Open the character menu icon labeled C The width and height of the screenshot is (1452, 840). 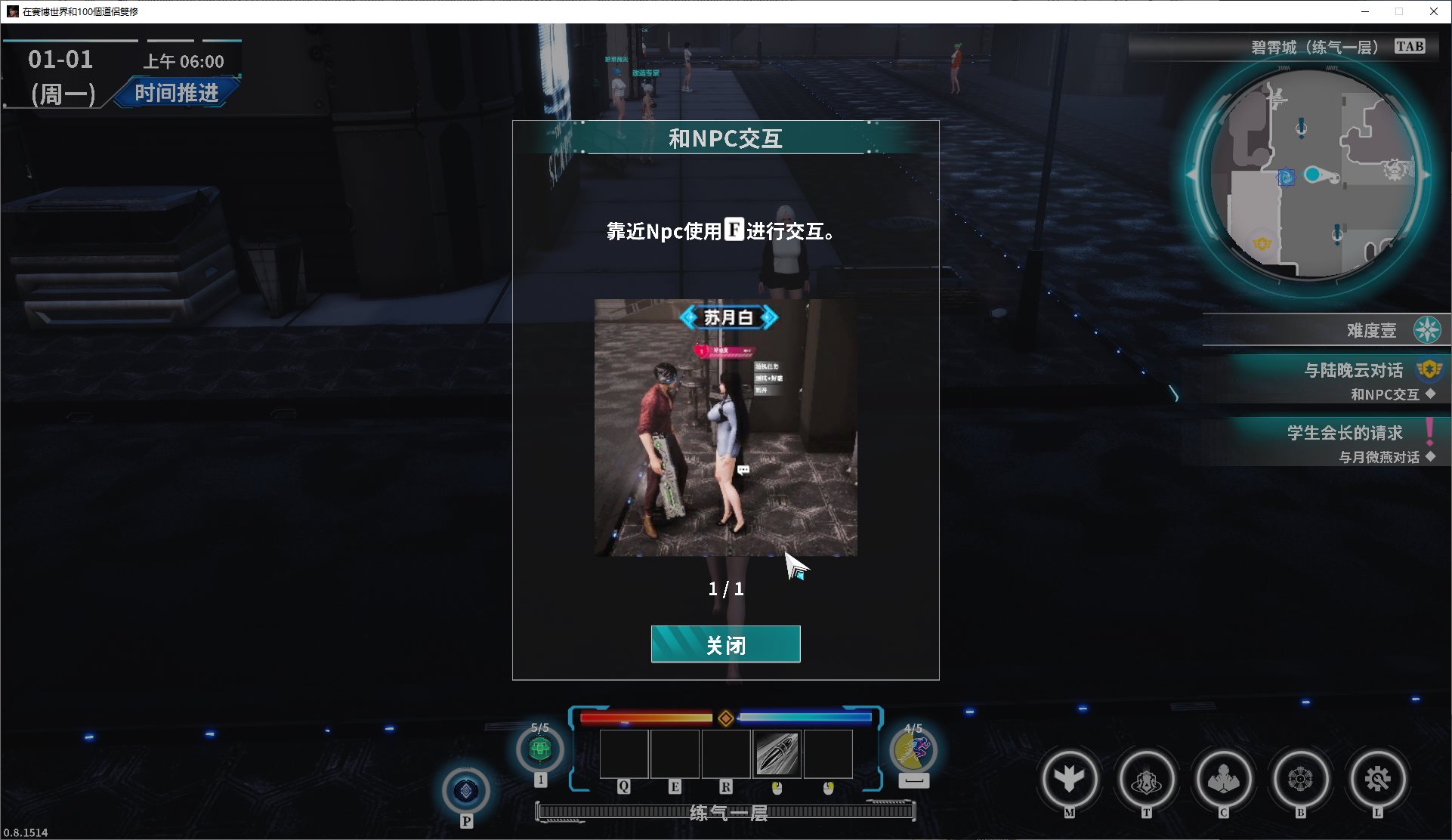[x=1223, y=779]
